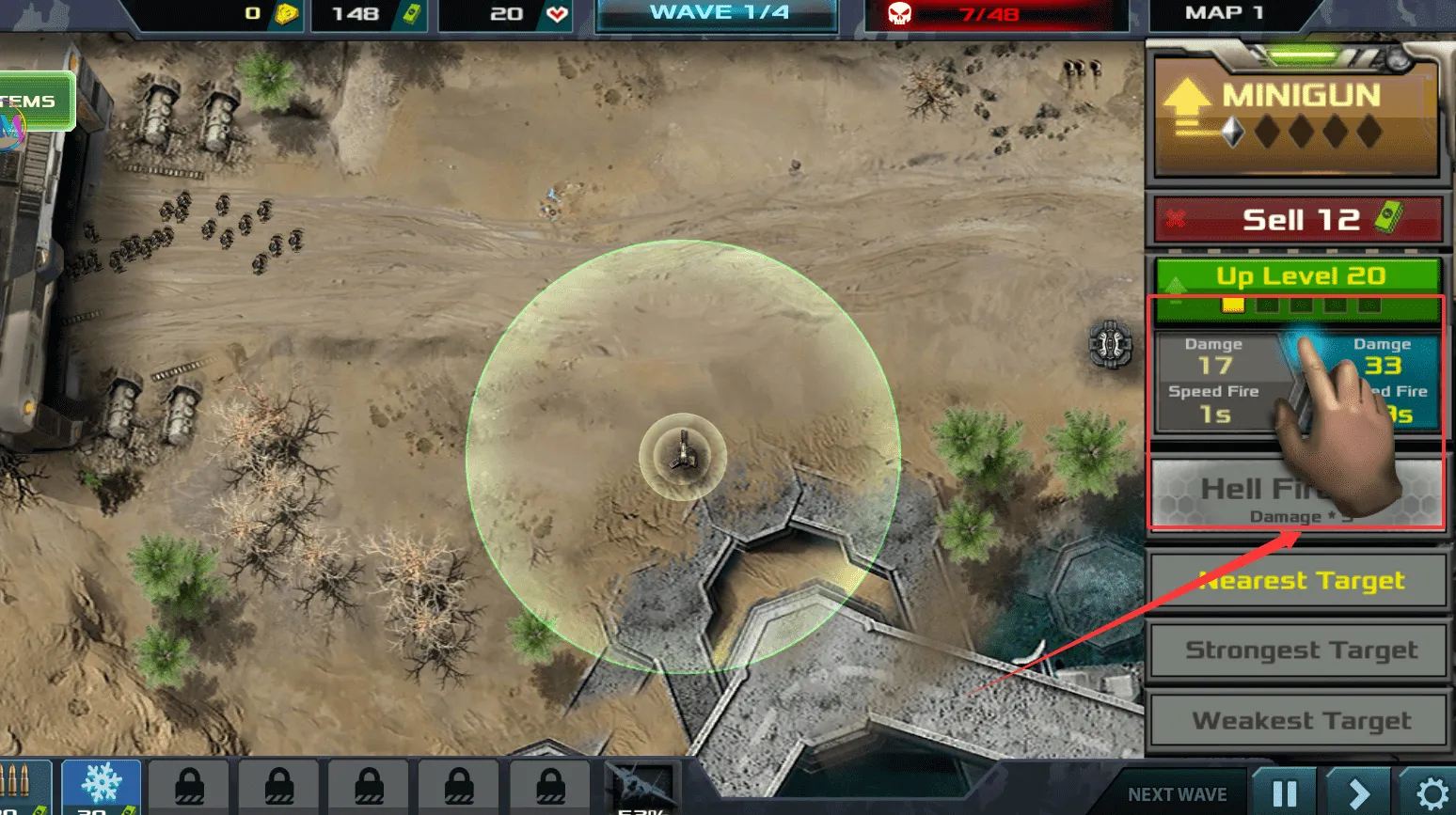
Task: Select the snowflake freeze tower slot
Action: pos(101,788)
